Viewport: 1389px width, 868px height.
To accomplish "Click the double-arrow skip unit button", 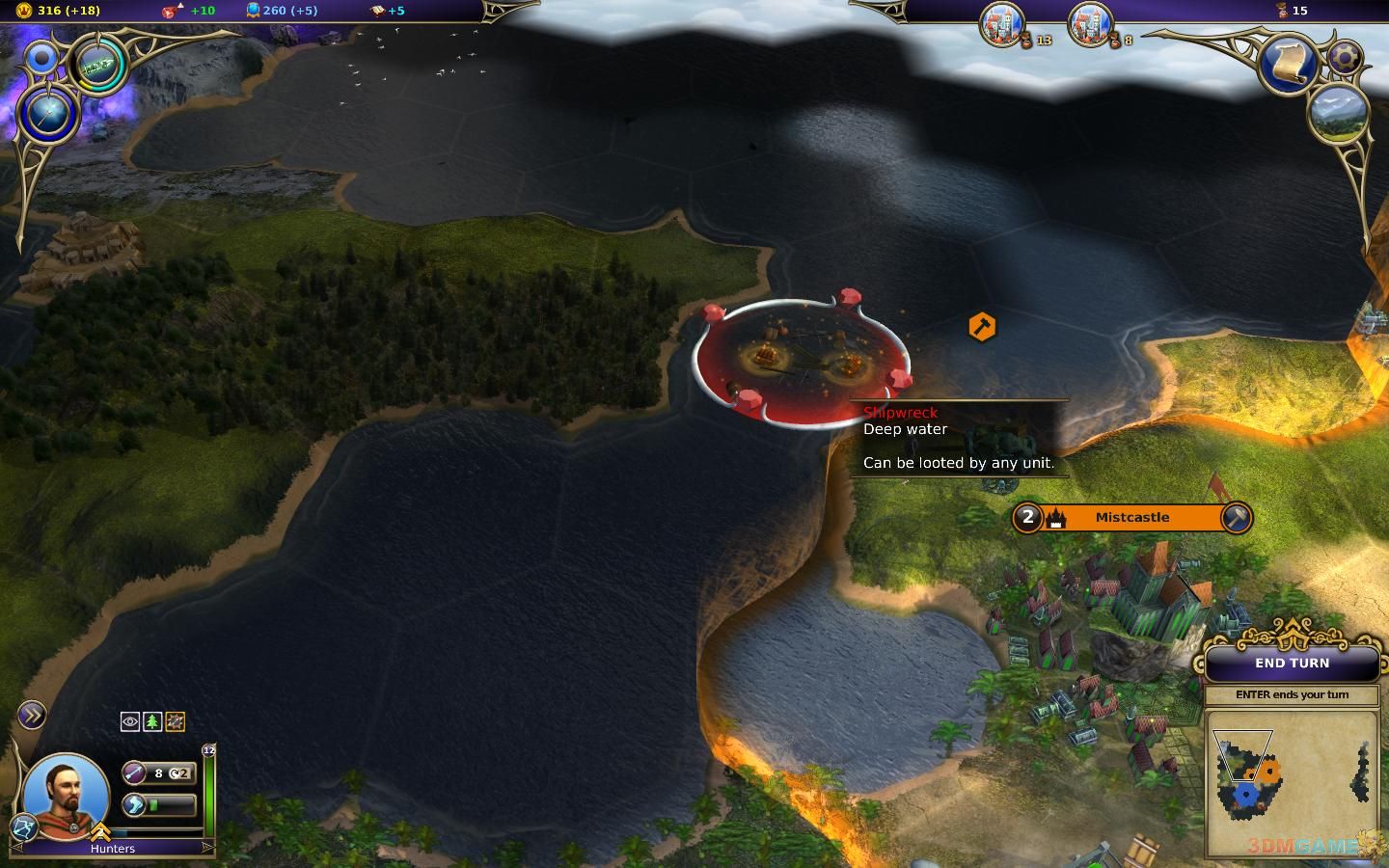I will [32, 715].
